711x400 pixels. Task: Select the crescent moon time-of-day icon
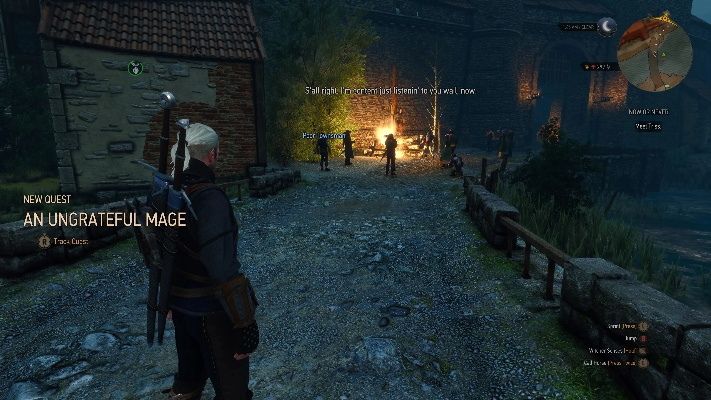[606, 27]
